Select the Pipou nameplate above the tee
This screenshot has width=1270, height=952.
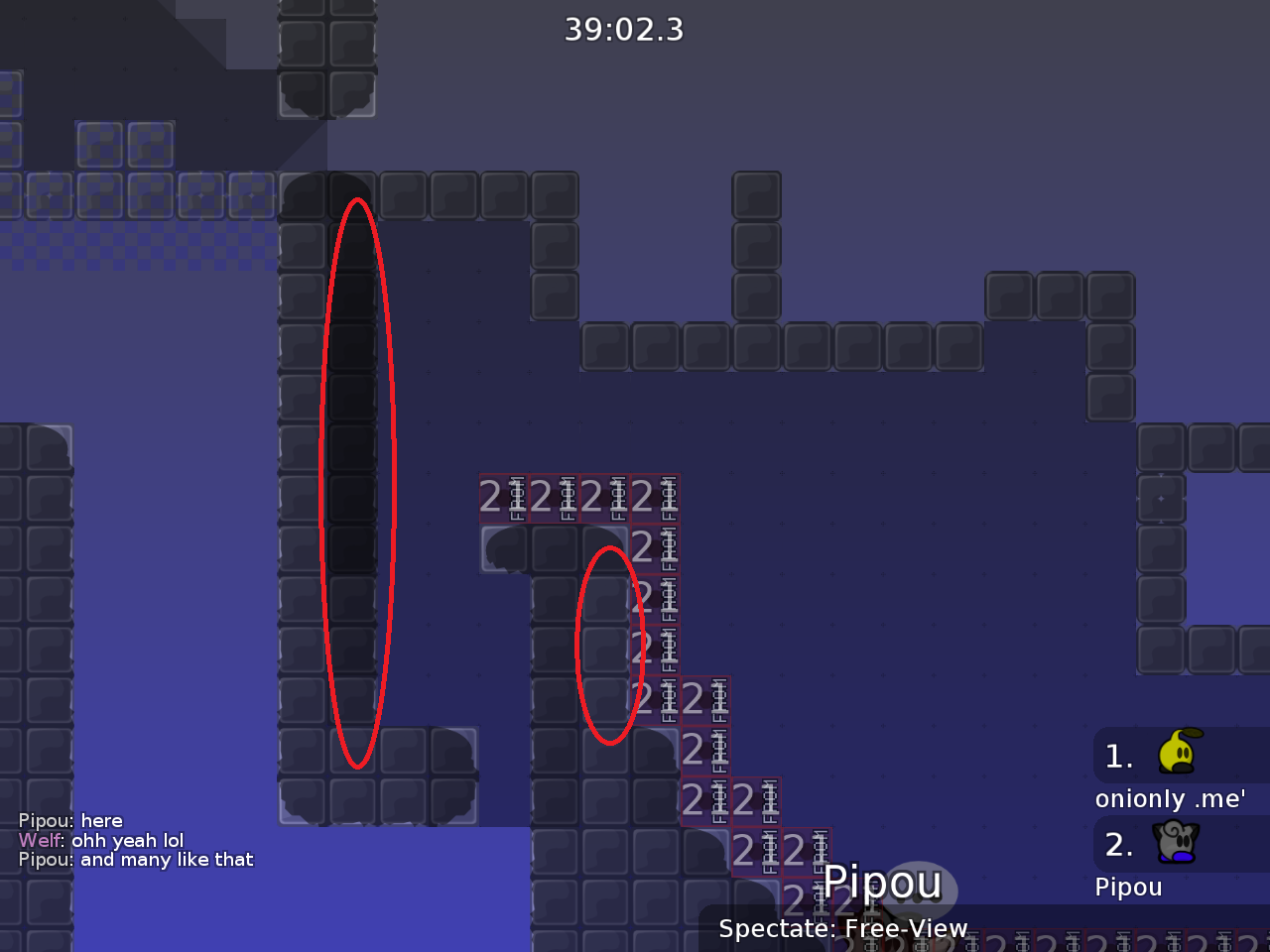coord(883,881)
